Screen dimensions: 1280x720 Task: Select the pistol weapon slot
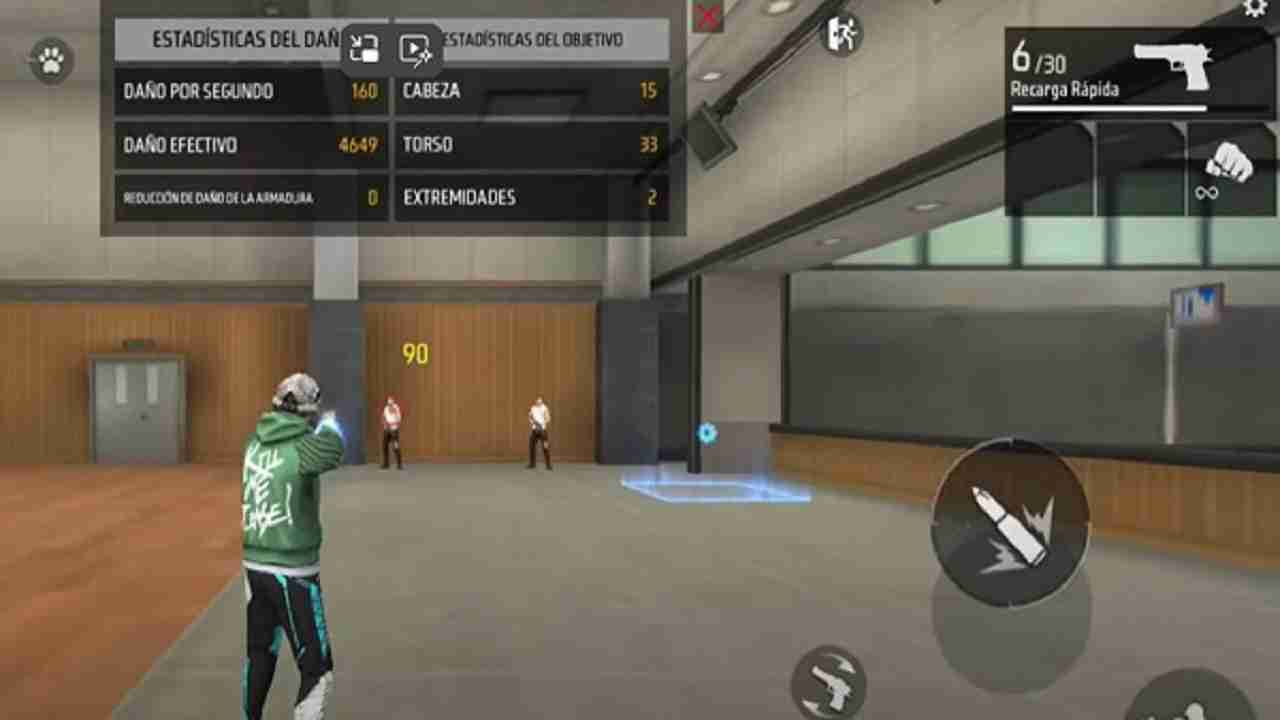[1140, 69]
